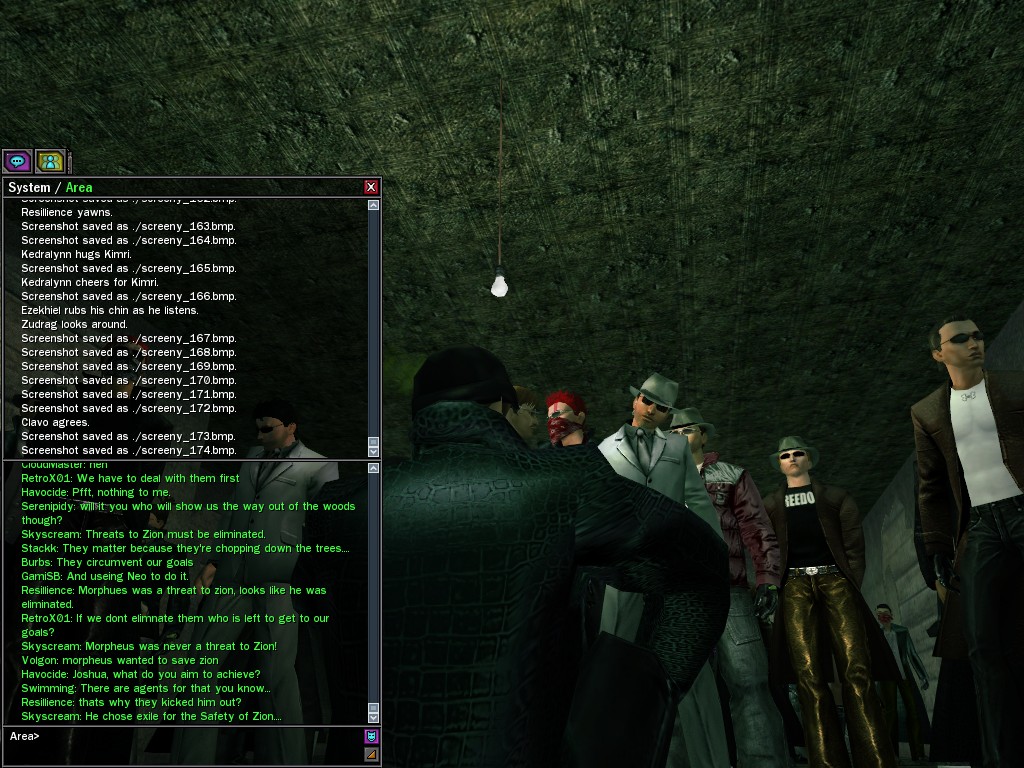Open the people group icon
Viewport: 1024px width, 768px height.
pyautogui.click(x=50, y=160)
